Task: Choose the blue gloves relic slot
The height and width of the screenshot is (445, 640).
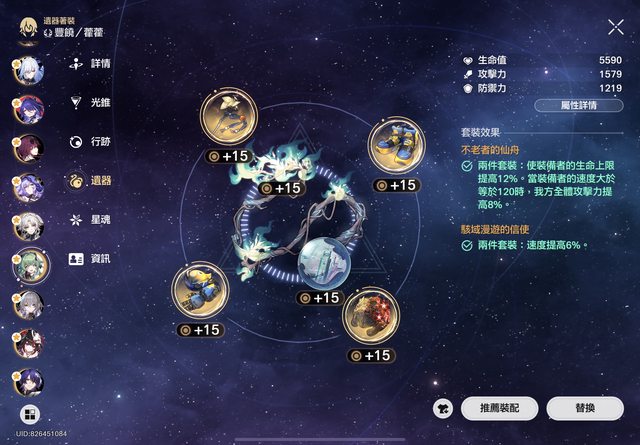Action: pos(200,291)
